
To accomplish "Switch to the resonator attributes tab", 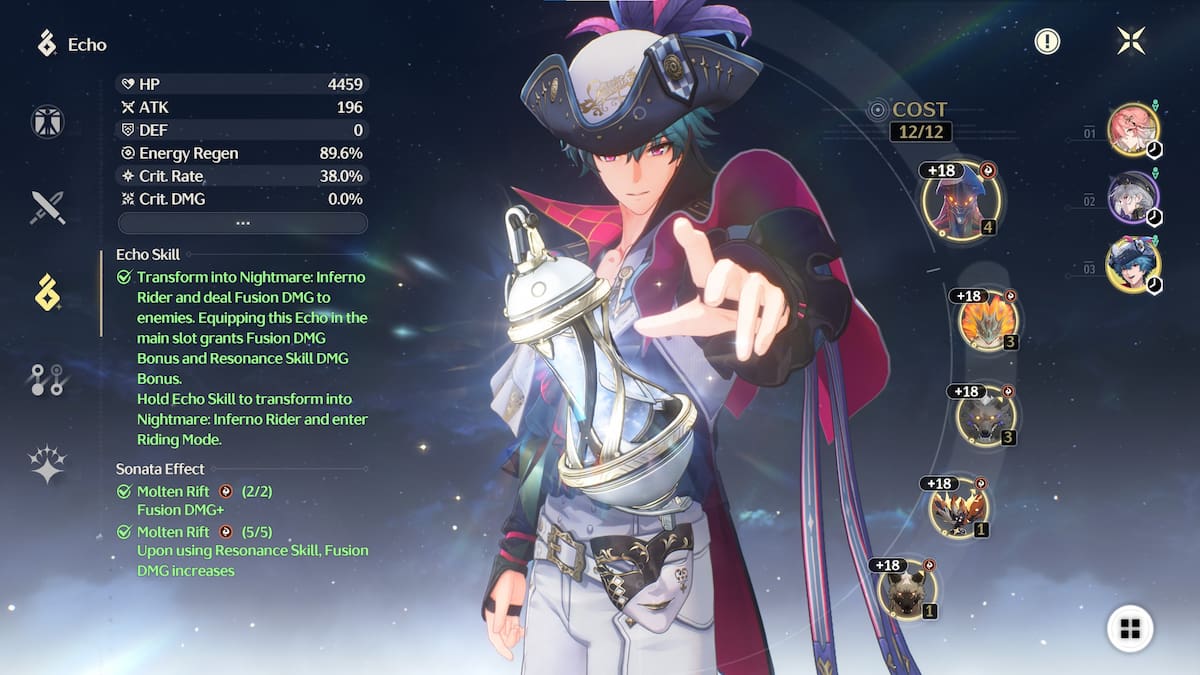I will [x=47, y=122].
